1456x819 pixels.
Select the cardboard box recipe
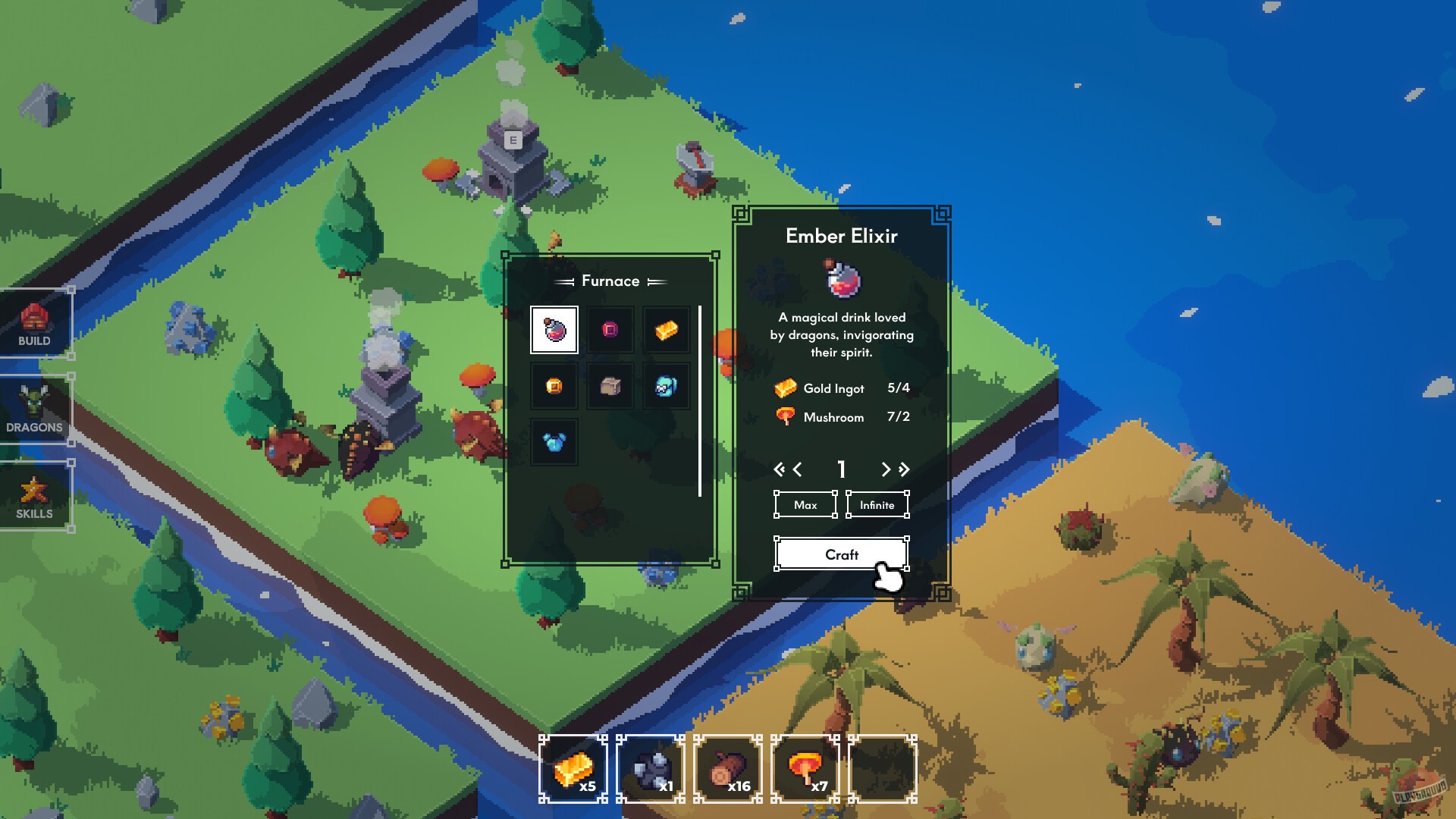[610, 386]
